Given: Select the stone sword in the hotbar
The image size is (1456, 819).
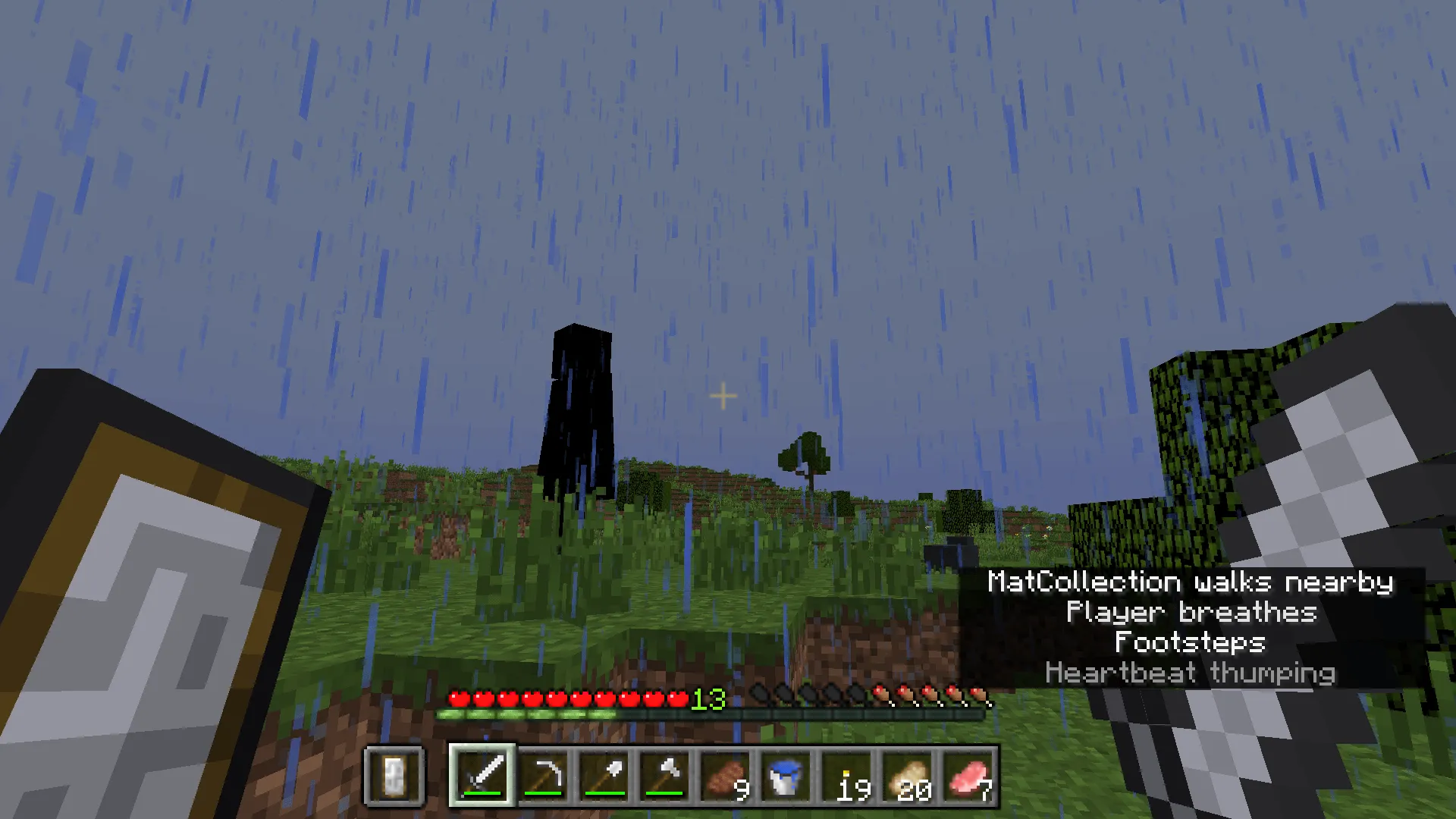Looking at the screenshot, I should [x=483, y=777].
